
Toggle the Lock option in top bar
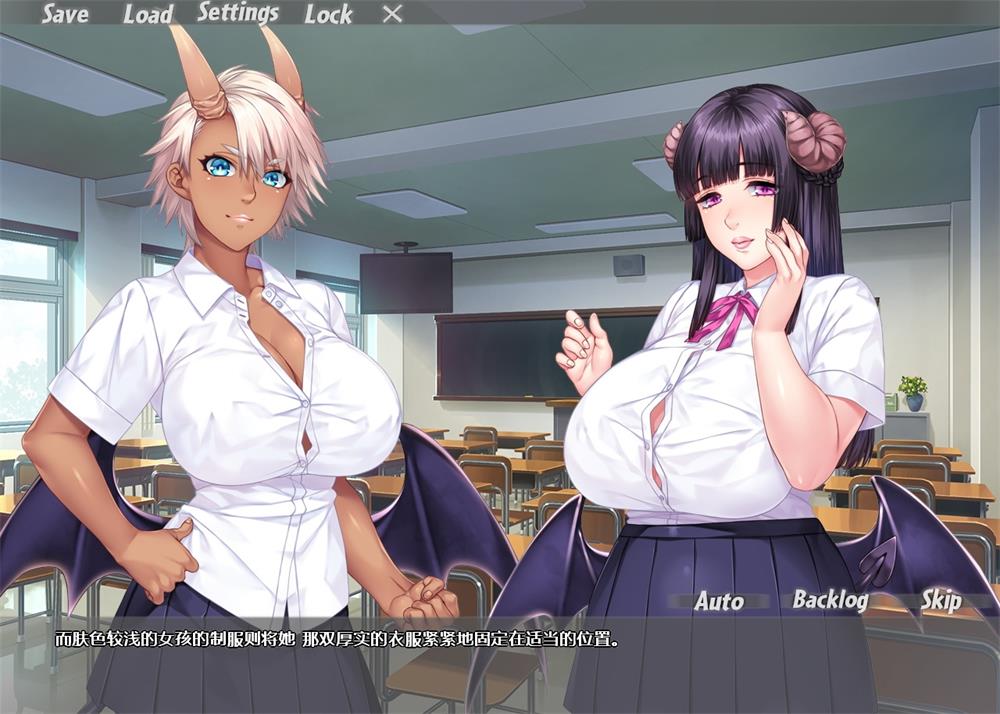(328, 14)
